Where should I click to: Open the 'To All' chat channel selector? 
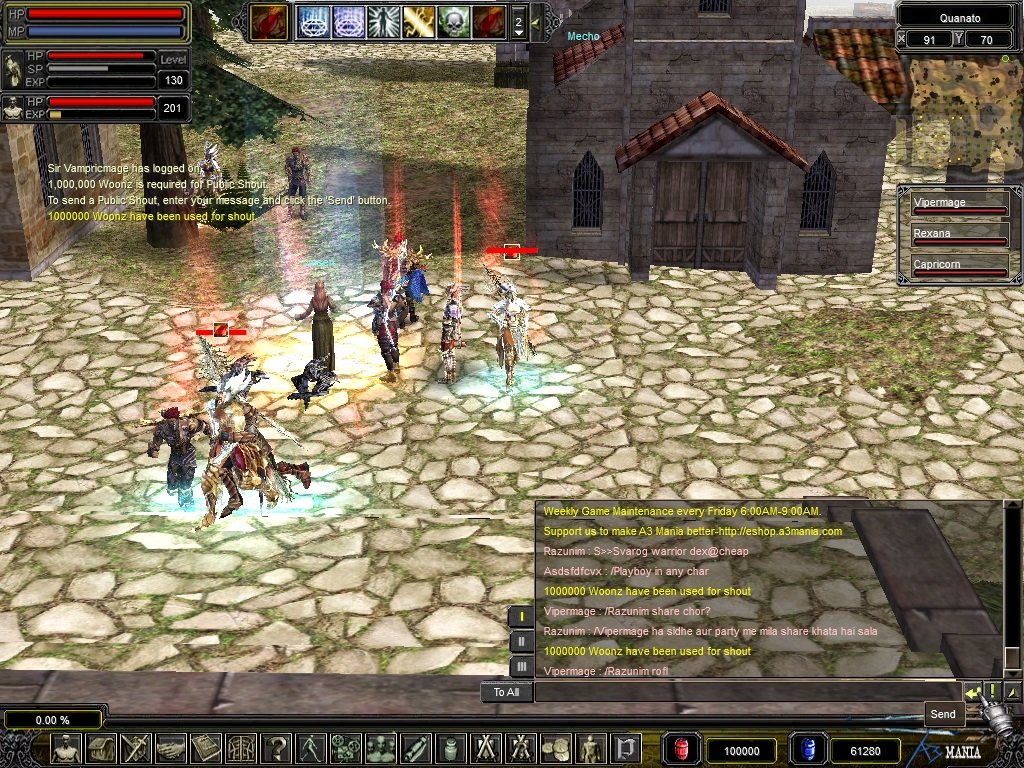click(506, 692)
